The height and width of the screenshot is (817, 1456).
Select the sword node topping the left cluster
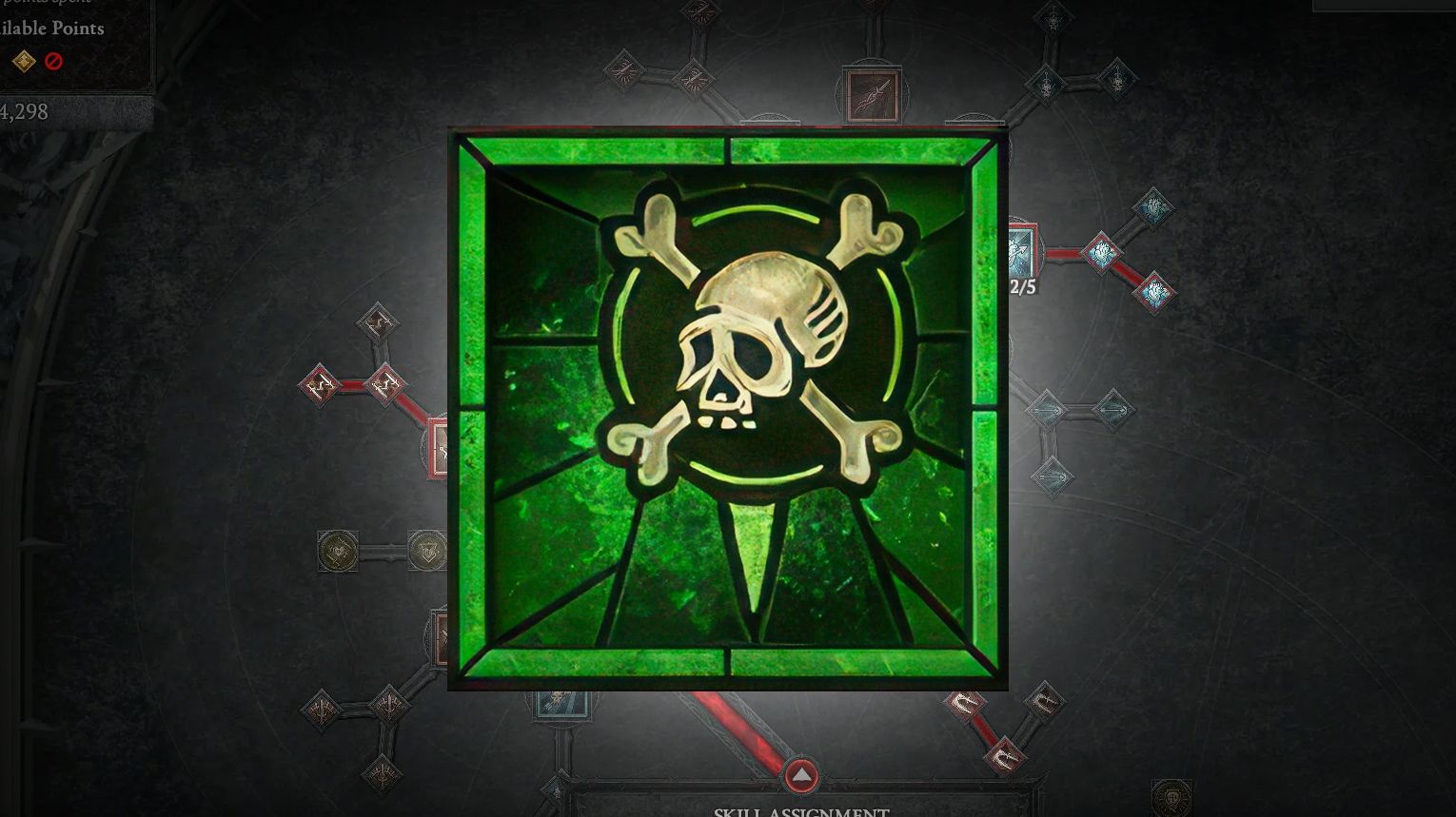click(379, 323)
